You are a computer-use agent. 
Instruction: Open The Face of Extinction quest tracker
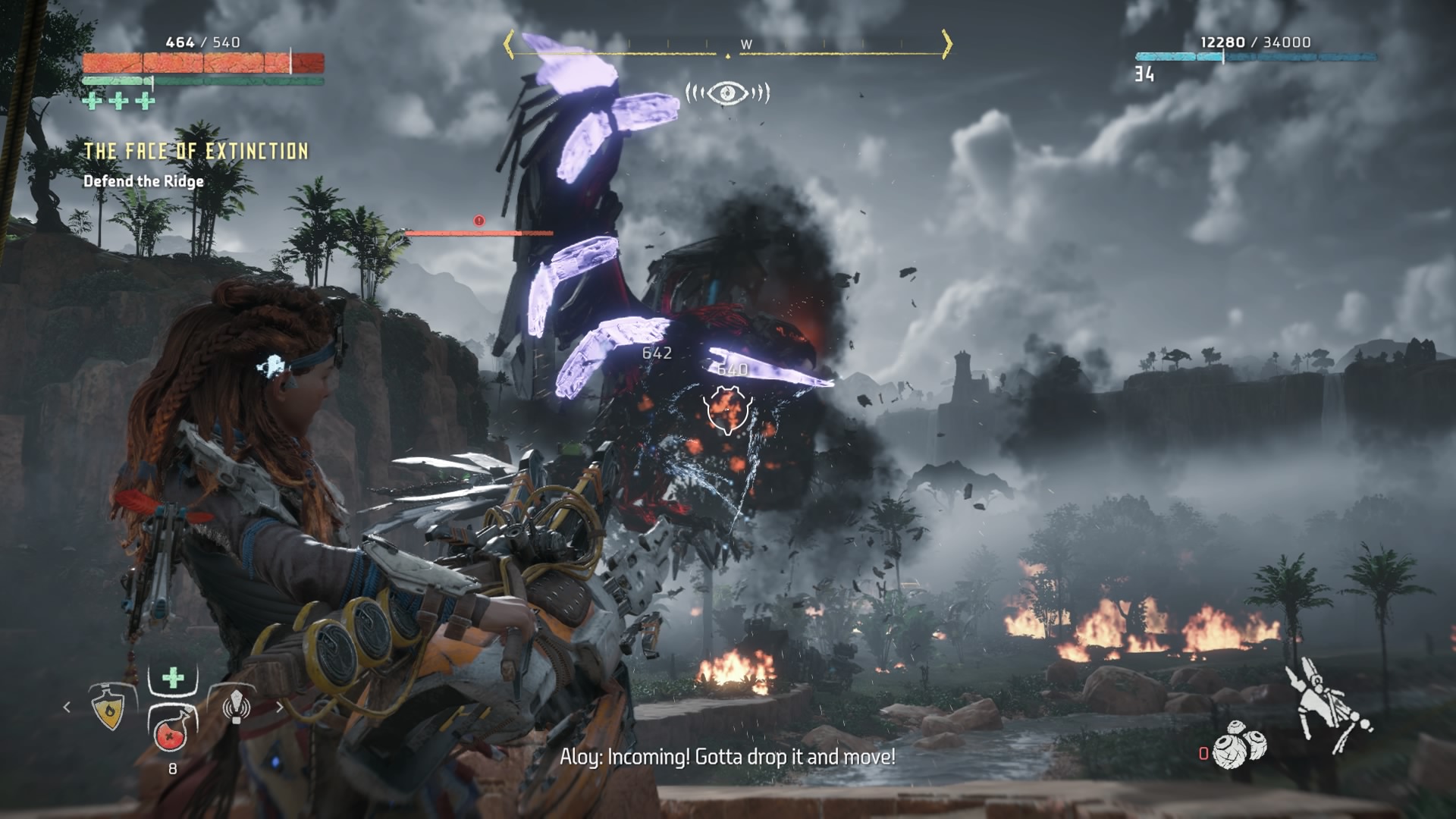[196, 152]
